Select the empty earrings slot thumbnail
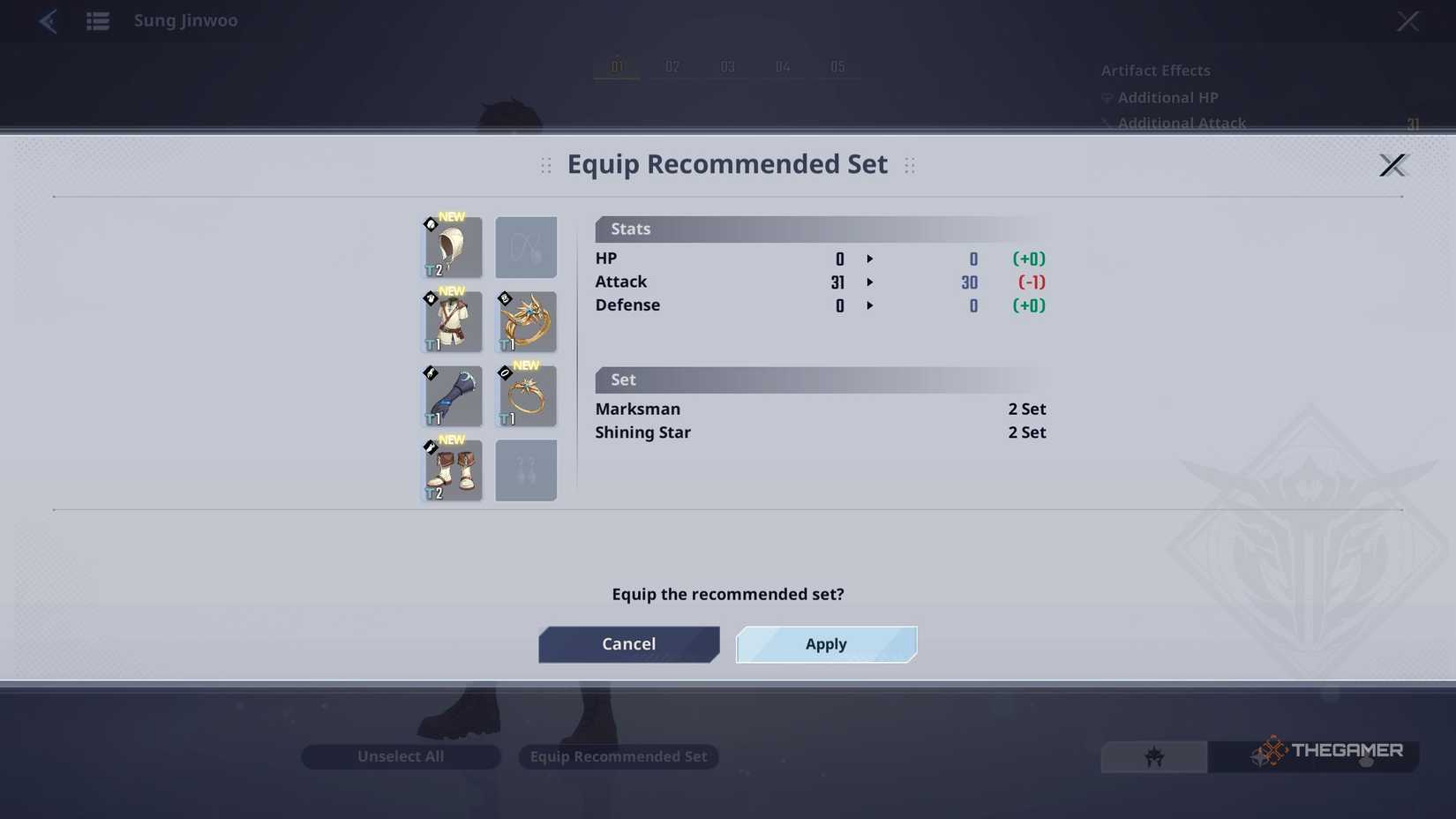Viewport: 1456px width, 819px height. [x=526, y=470]
